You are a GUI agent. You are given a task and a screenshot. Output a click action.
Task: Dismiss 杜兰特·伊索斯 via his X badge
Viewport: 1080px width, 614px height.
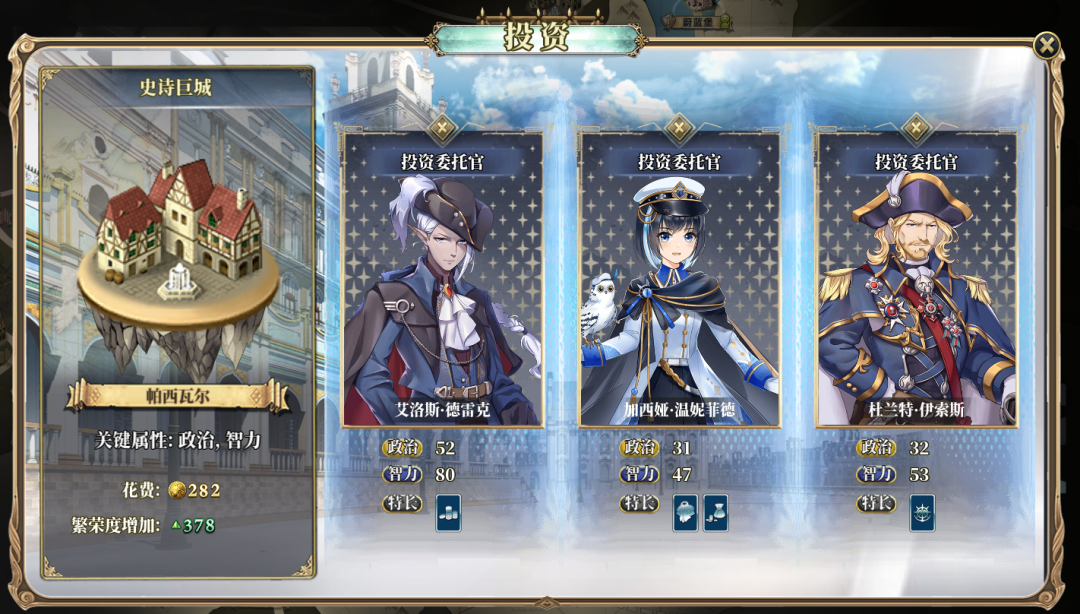click(916, 127)
